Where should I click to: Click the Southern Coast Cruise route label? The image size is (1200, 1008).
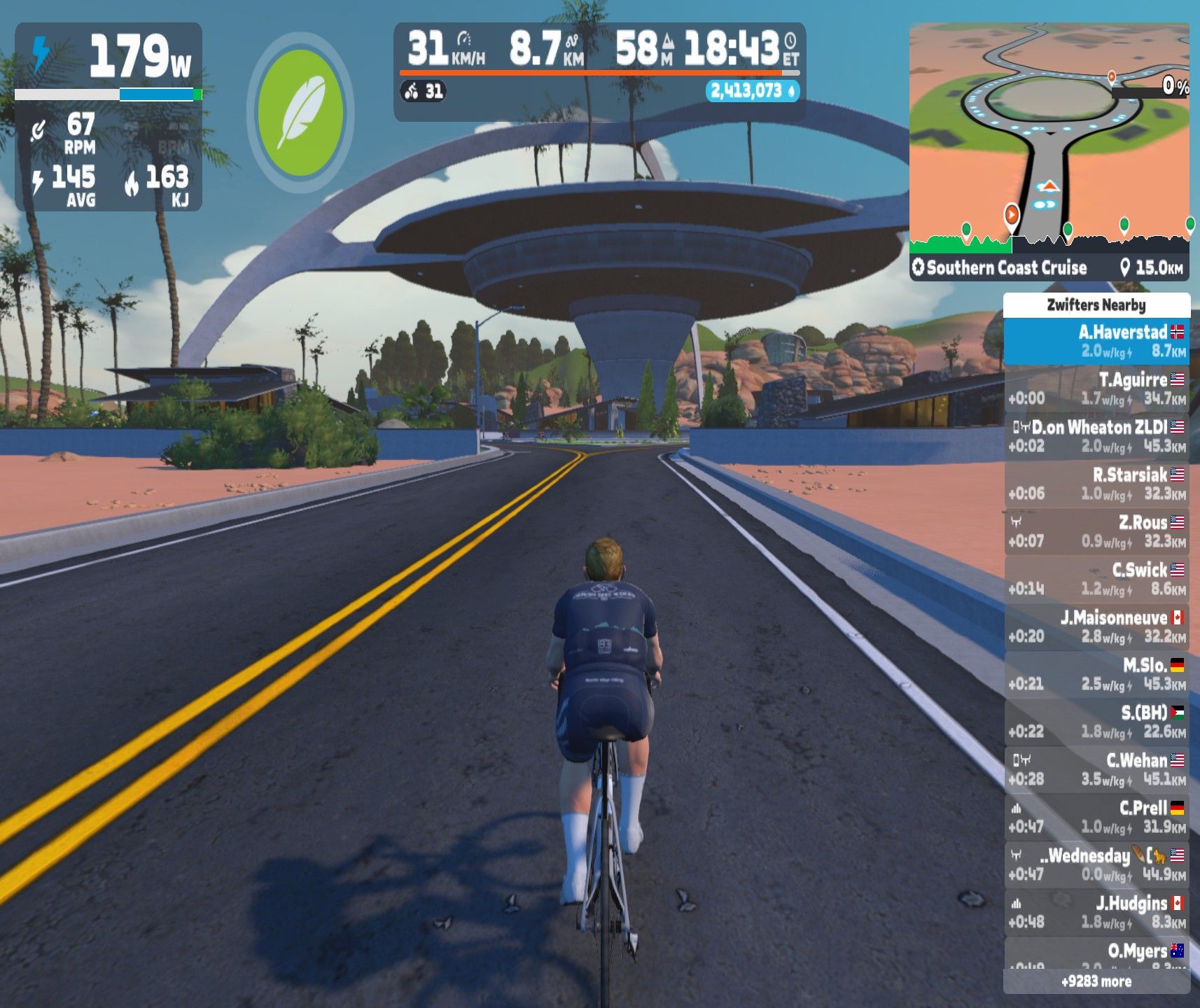[1005, 267]
